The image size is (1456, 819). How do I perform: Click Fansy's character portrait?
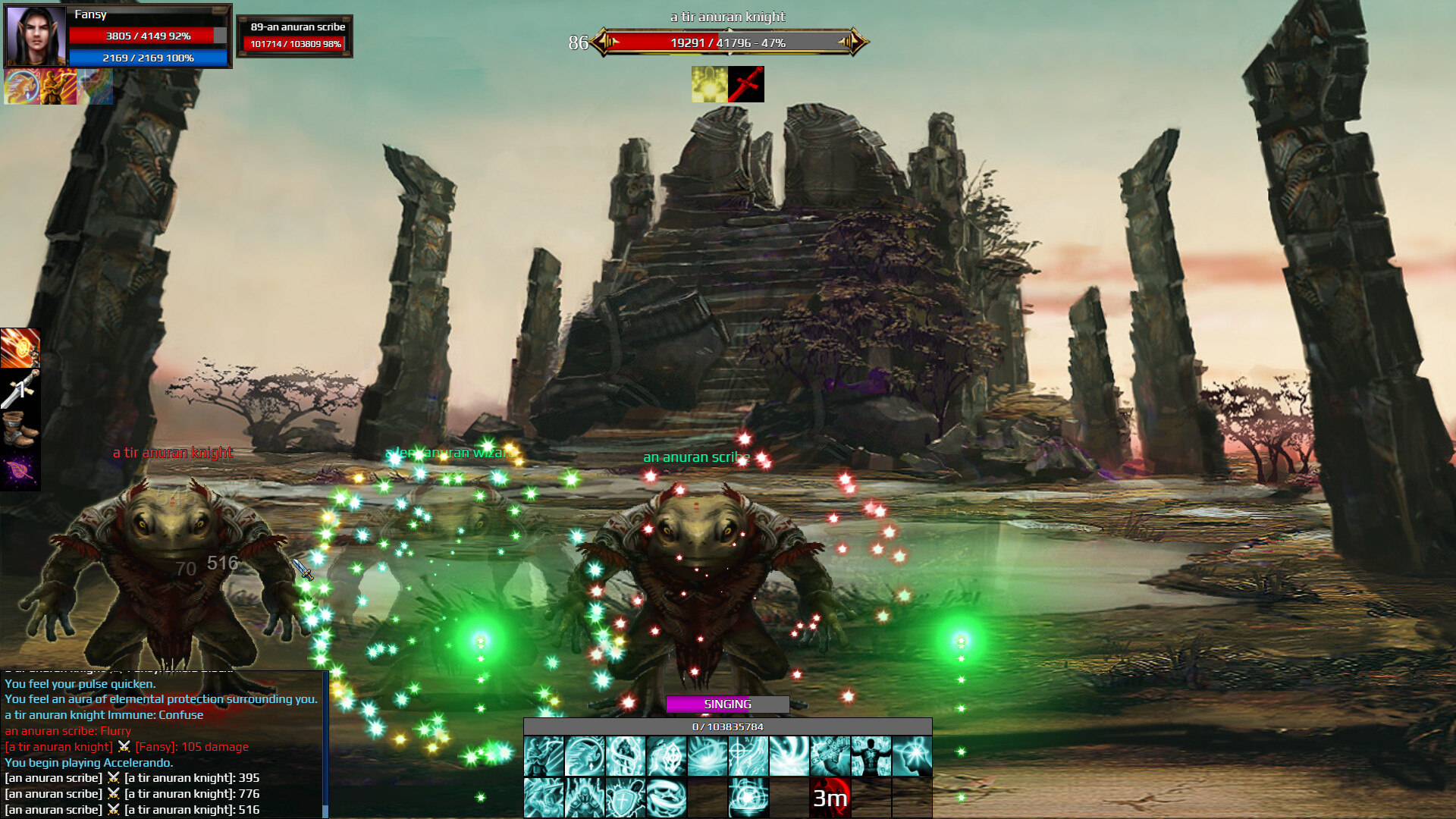click(35, 36)
